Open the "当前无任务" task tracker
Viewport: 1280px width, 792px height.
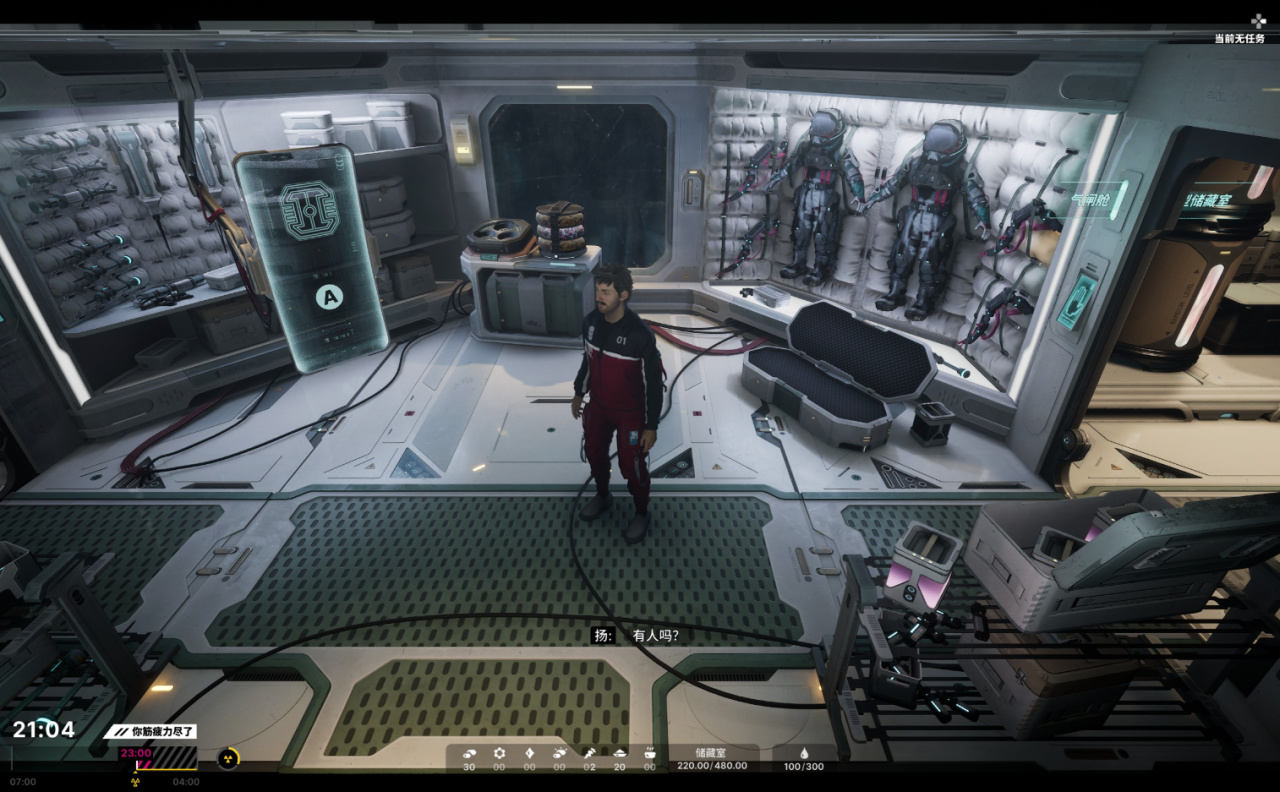[x=1240, y=38]
